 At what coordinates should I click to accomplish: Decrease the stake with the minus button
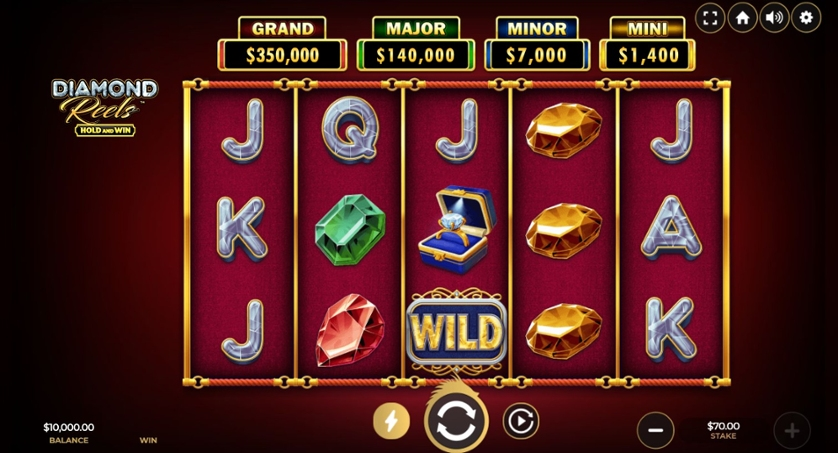655,430
